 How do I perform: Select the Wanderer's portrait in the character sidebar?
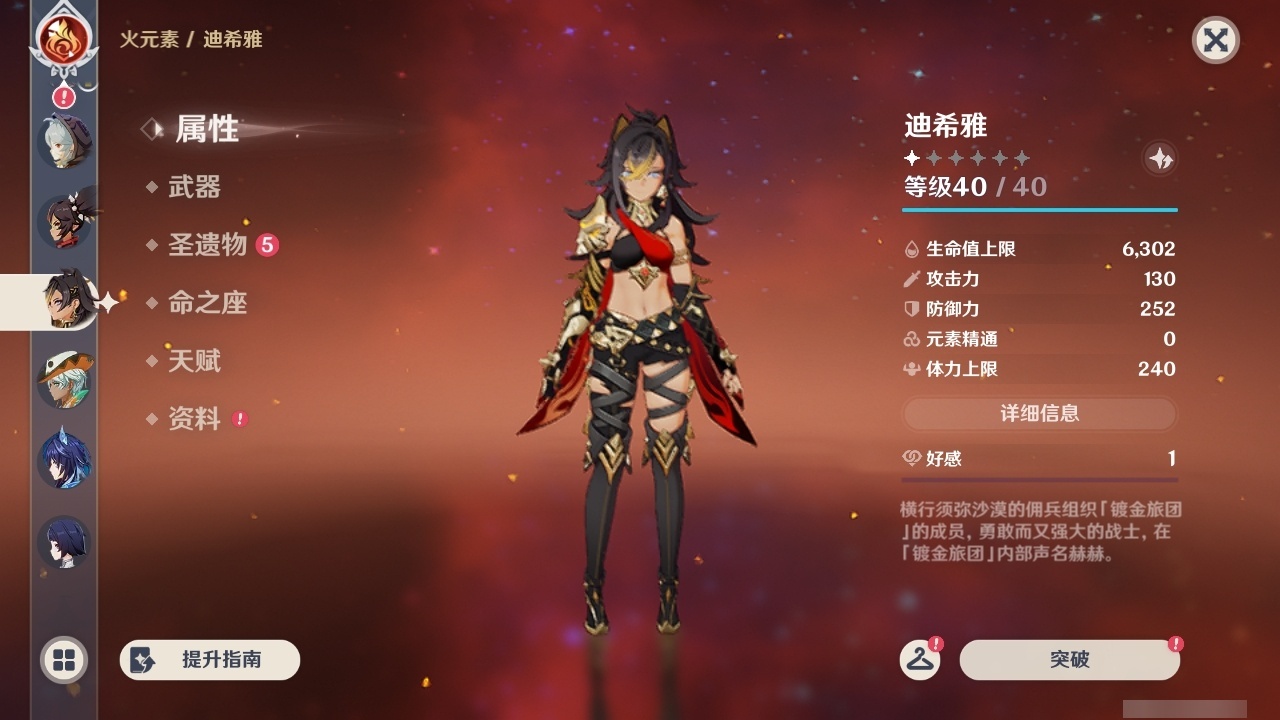click(x=64, y=380)
